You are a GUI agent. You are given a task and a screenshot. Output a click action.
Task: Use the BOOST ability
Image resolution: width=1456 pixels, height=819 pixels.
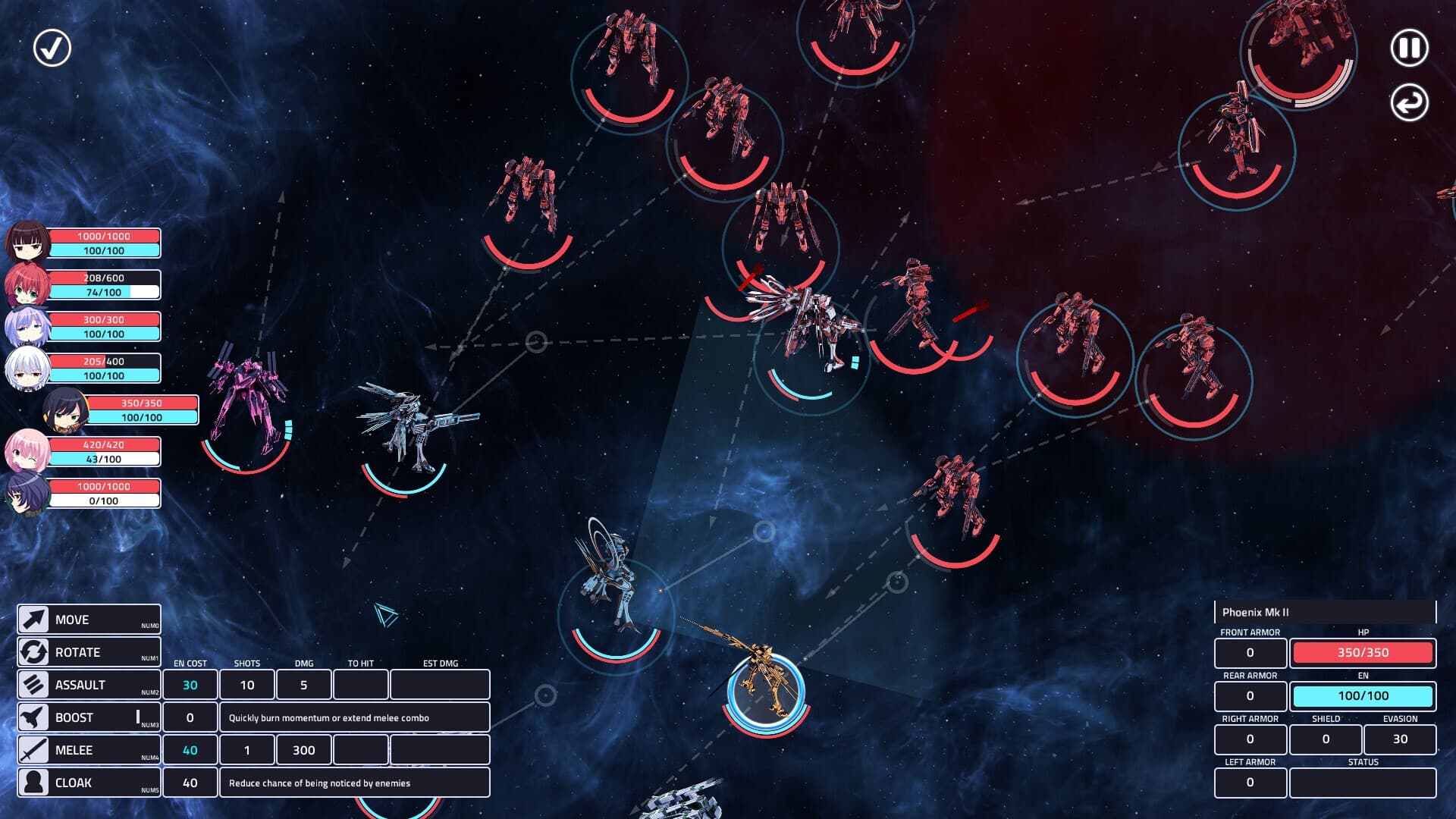pos(89,717)
